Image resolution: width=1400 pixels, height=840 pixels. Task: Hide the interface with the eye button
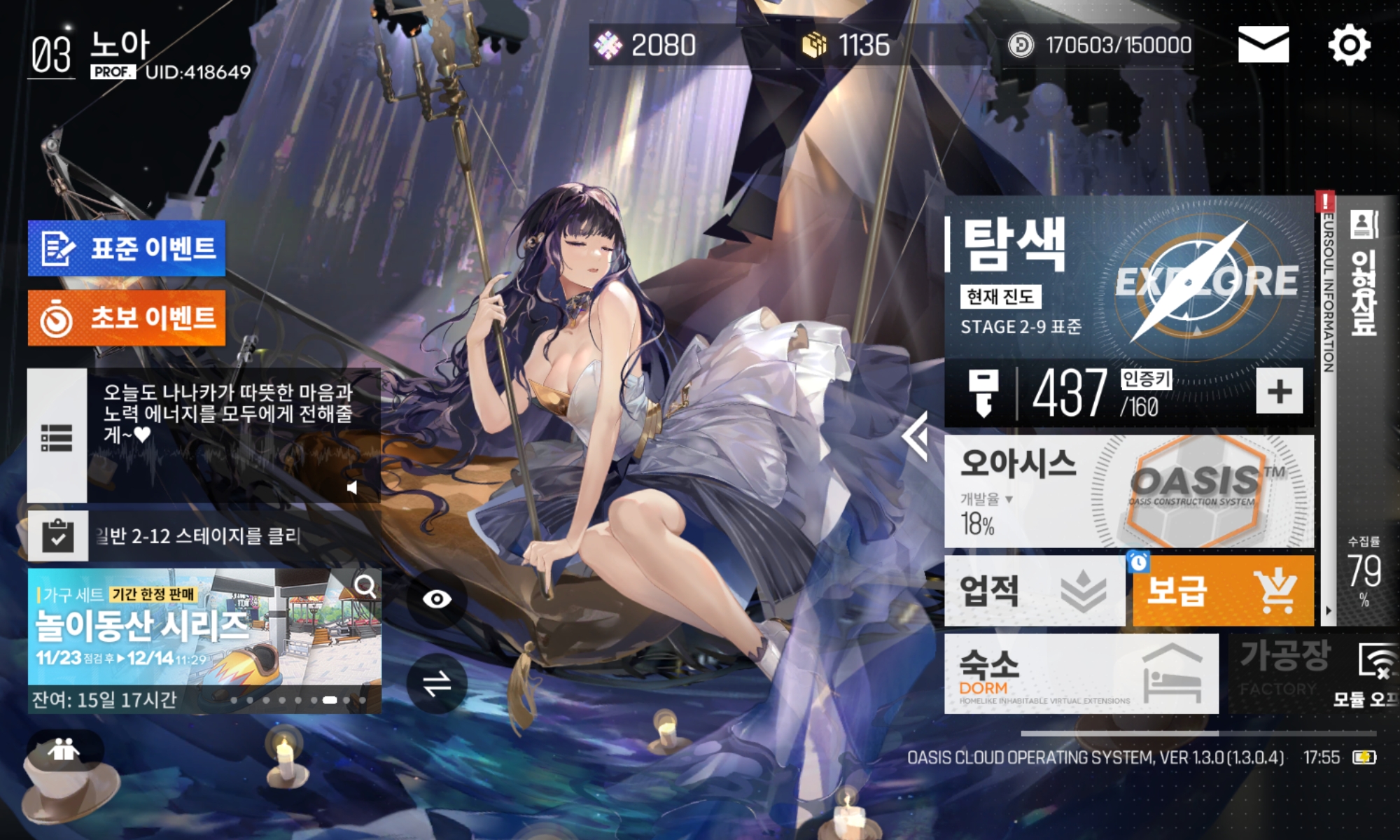click(x=437, y=599)
